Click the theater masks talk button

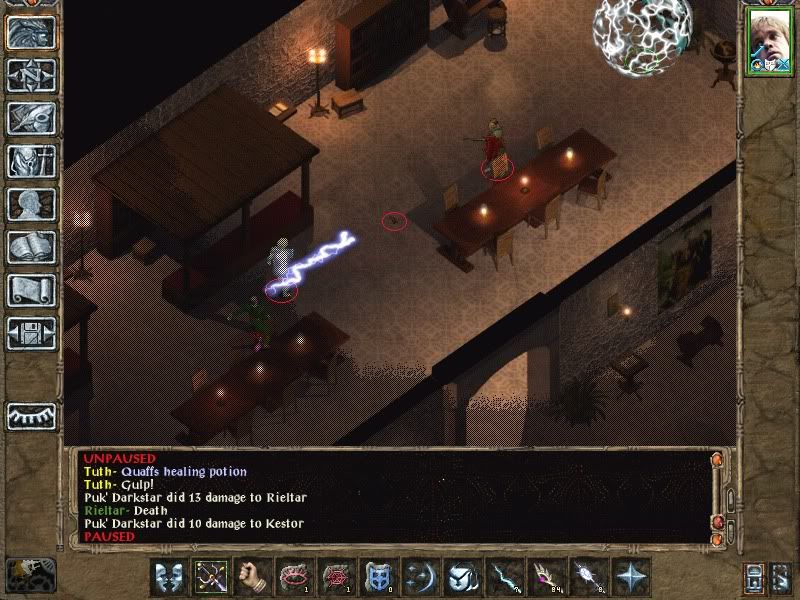tap(170, 577)
